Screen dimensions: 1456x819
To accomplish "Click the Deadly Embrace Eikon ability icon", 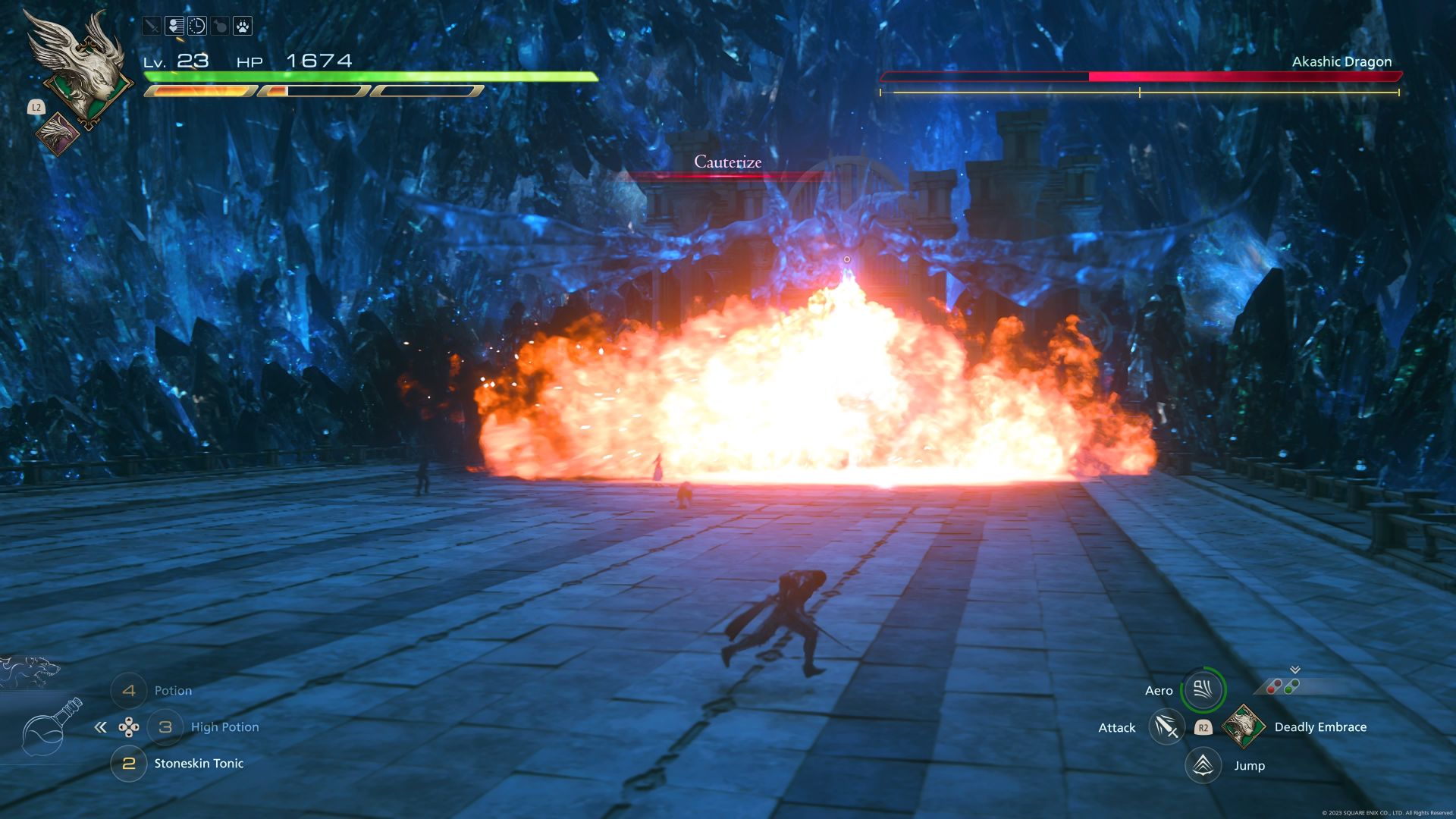I will [1244, 726].
